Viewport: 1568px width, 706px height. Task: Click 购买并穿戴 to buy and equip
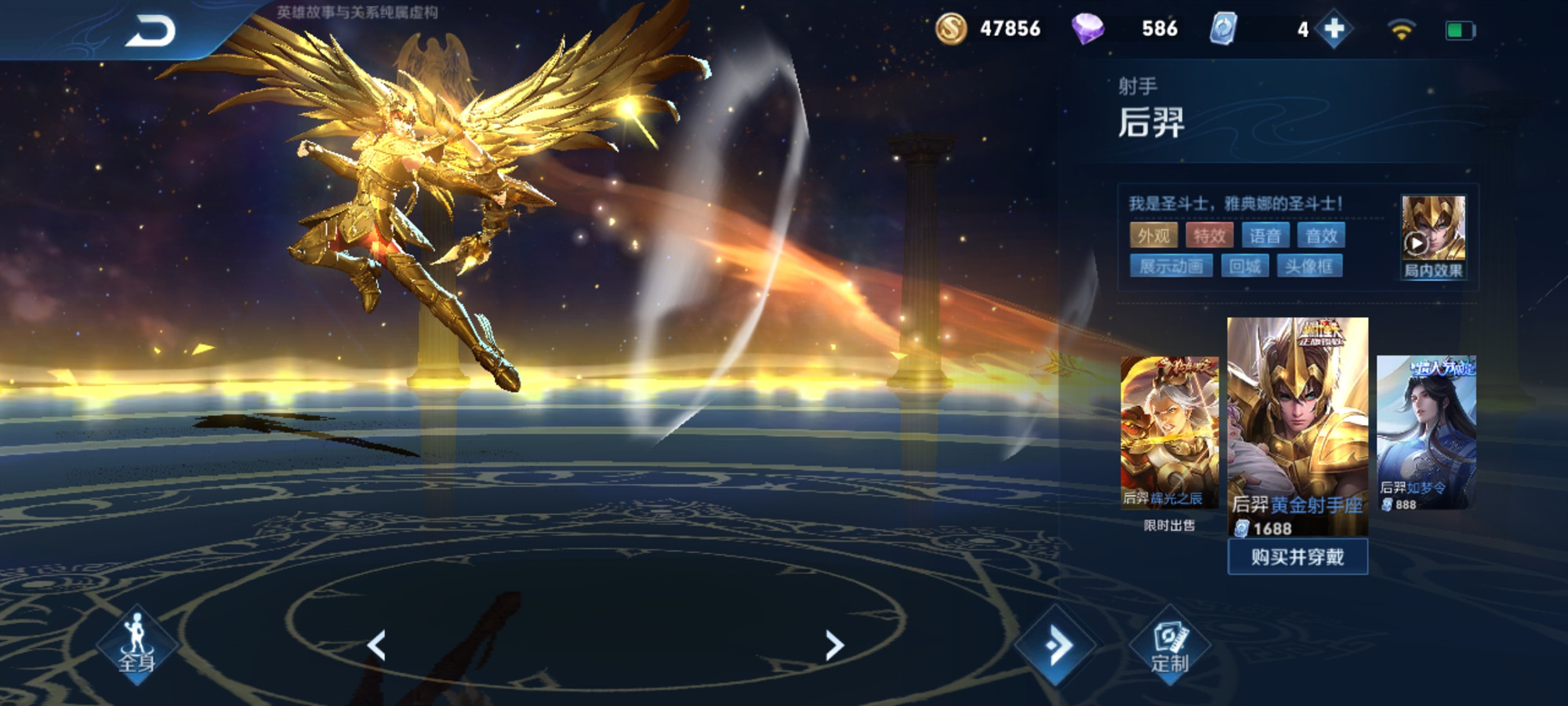pyautogui.click(x=1298, y=557)
